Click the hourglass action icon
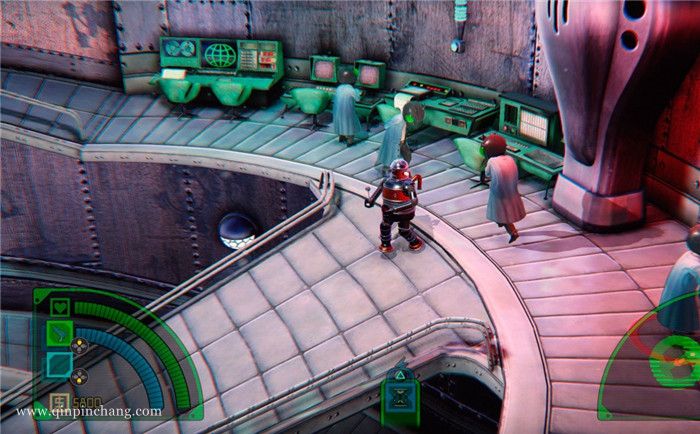 [401, 399]
